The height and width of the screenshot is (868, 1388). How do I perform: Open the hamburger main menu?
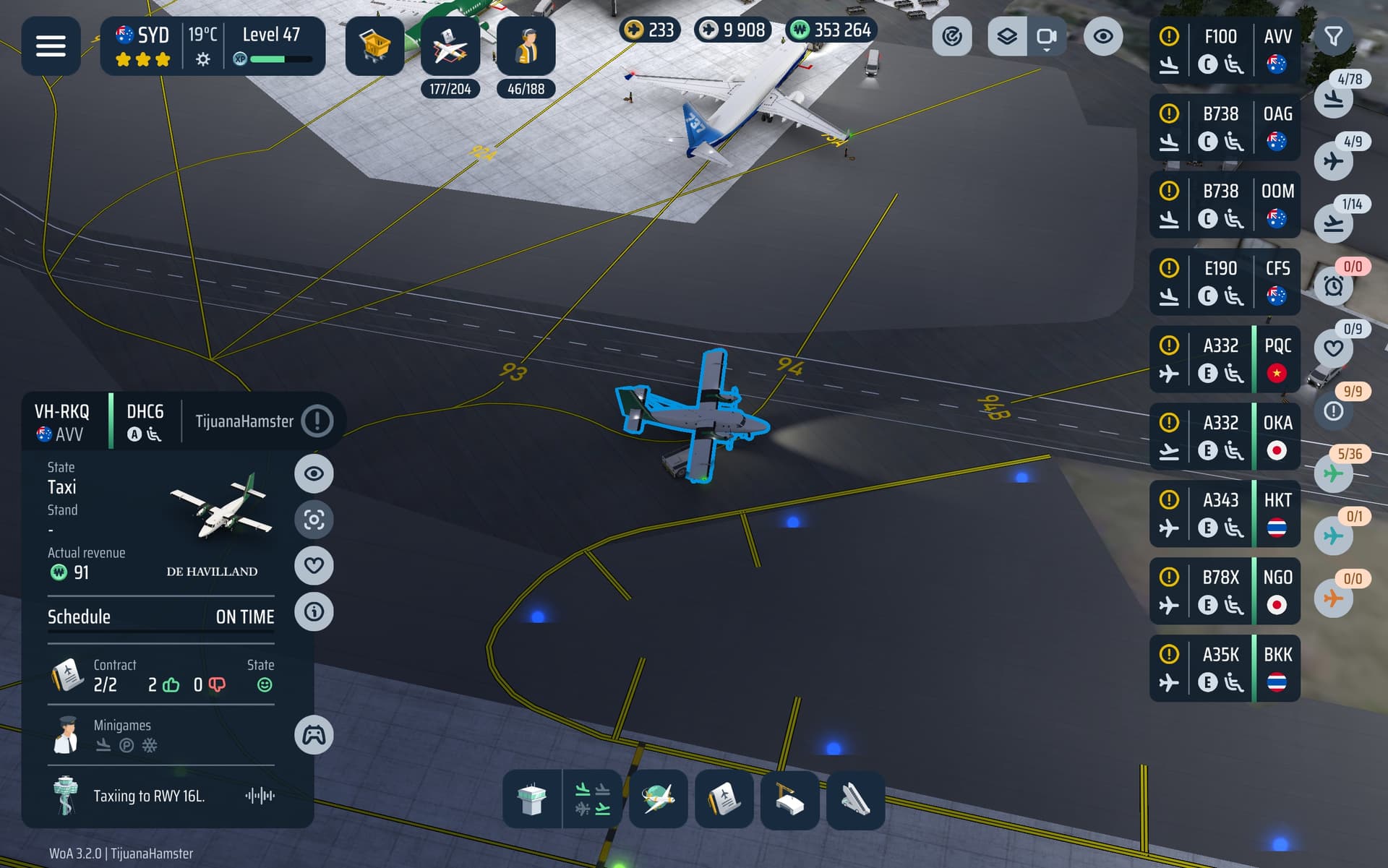click(51, 46)
